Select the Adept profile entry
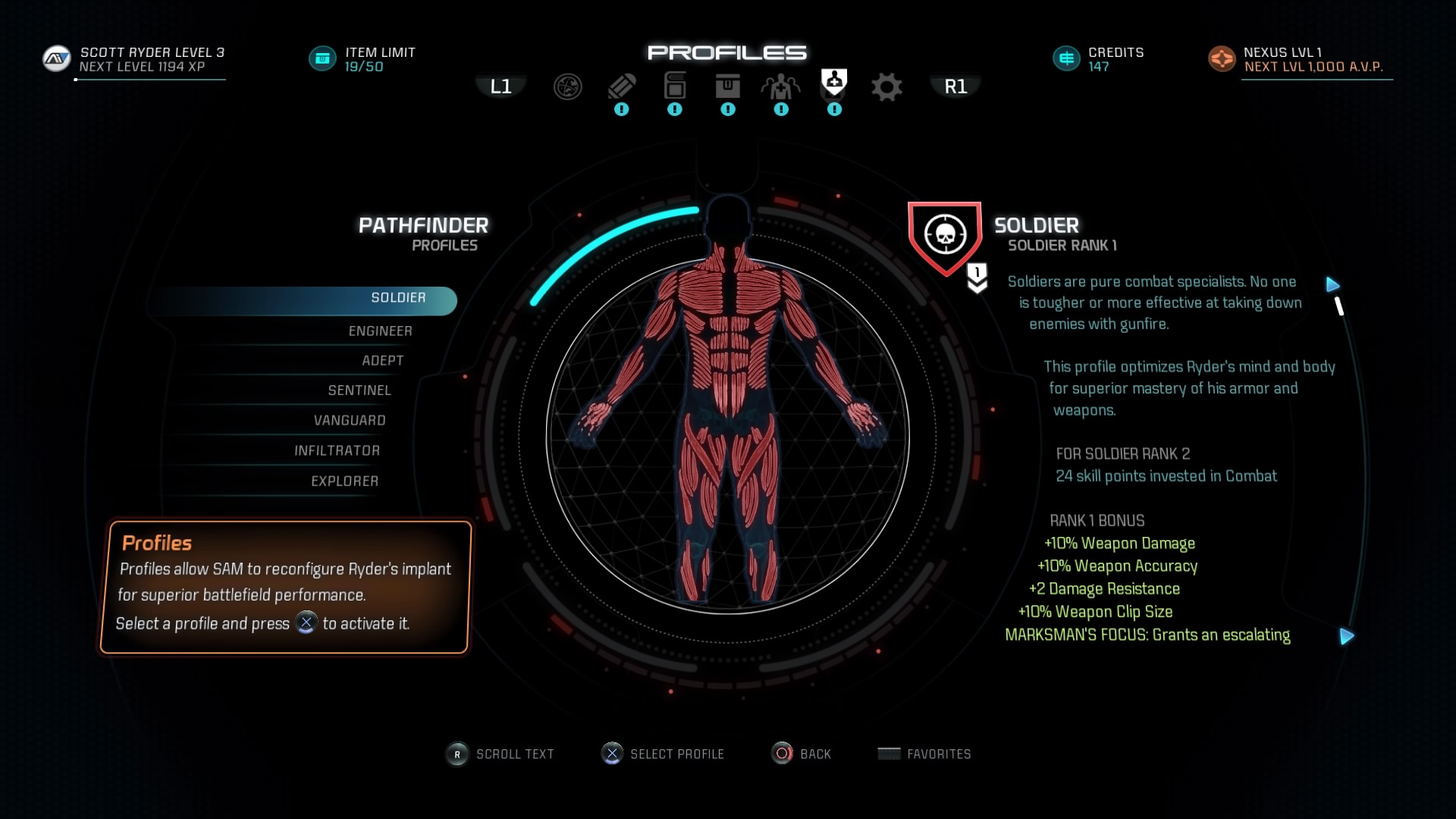1456x819 pixels. pos(382,361)
